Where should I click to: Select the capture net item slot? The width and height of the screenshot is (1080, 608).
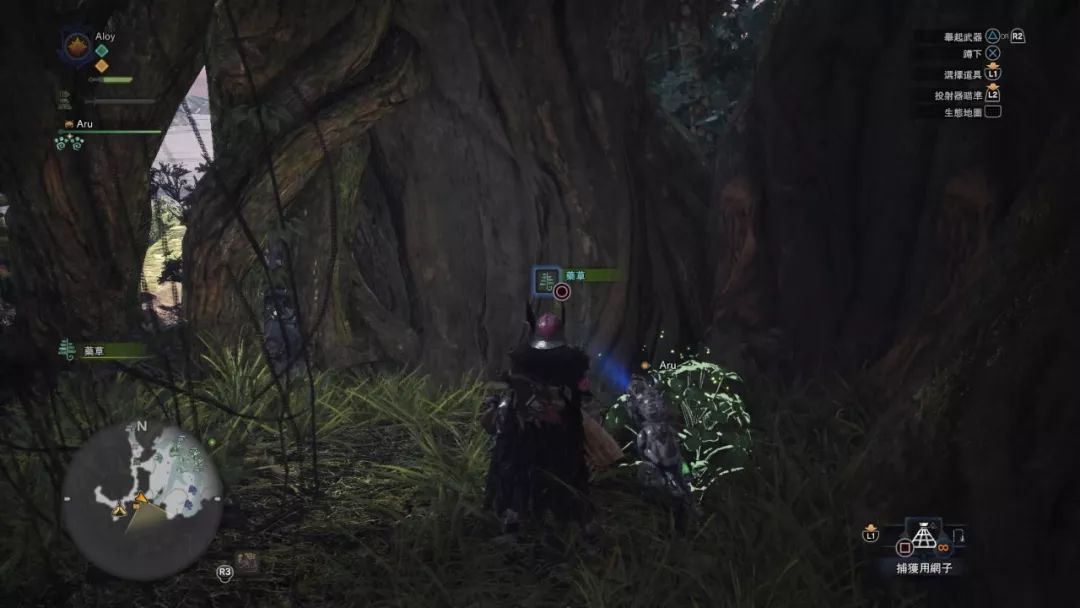(923, 537)
